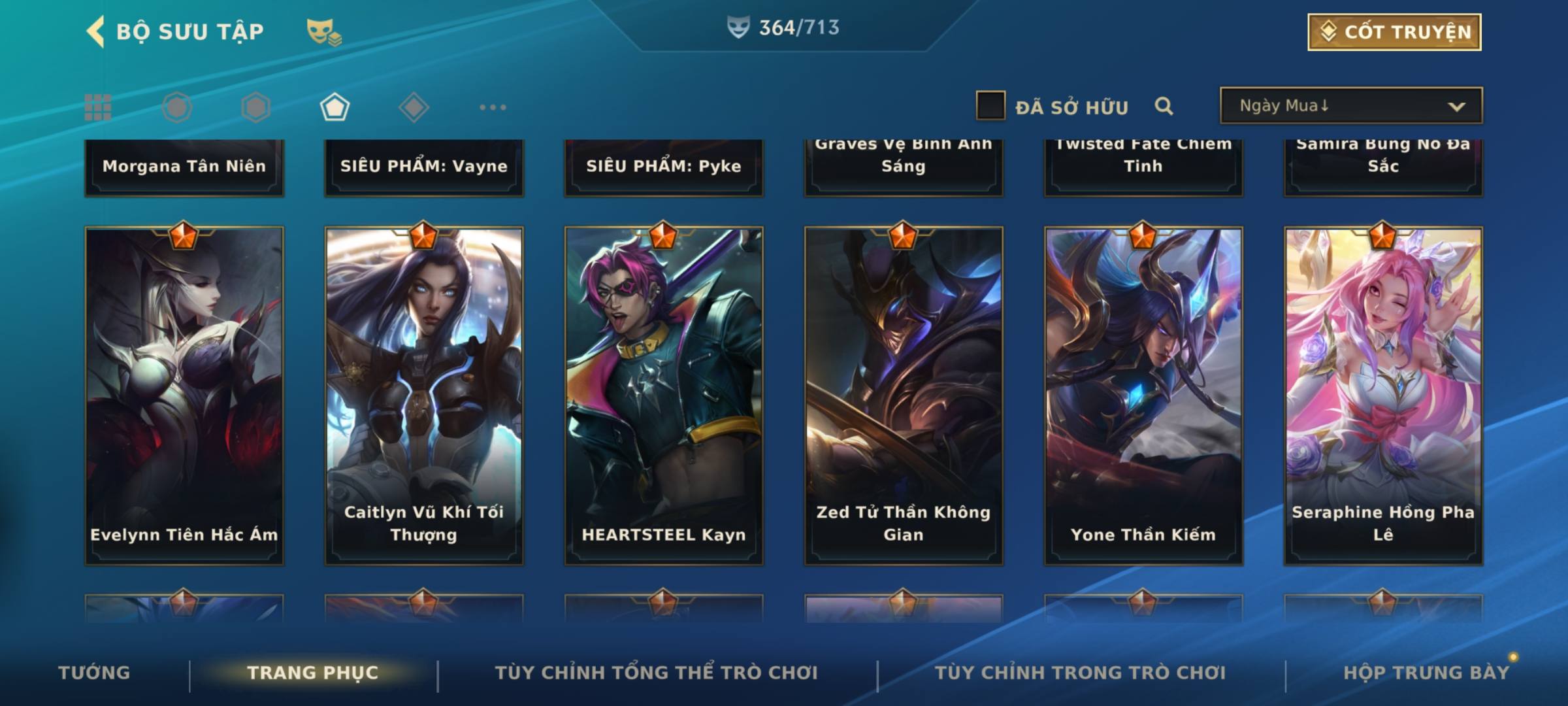View Yone Thần Kiếm skin

click(1143, 395)
